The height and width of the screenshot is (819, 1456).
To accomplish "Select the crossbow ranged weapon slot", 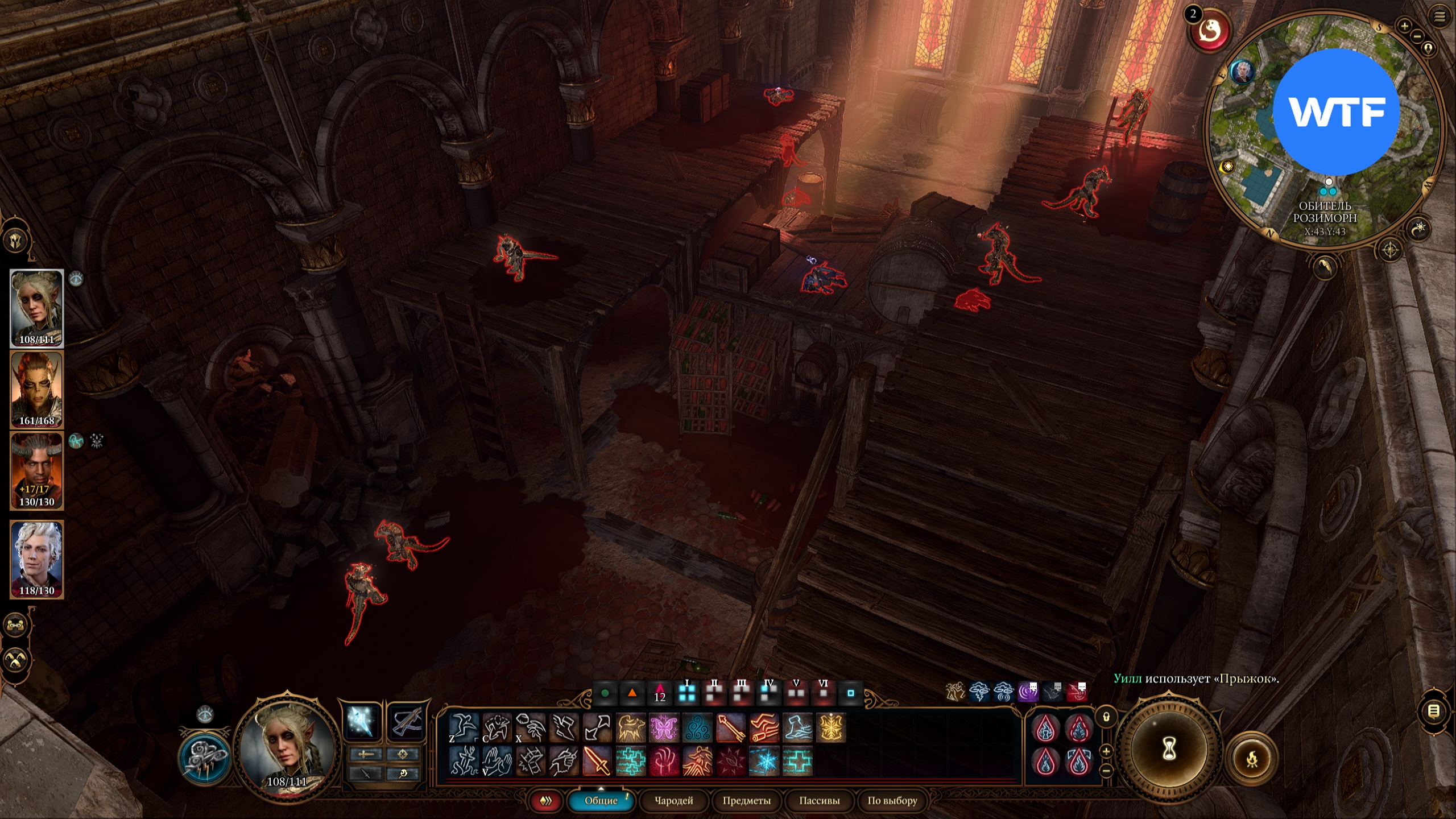I will tap(407, 722).
